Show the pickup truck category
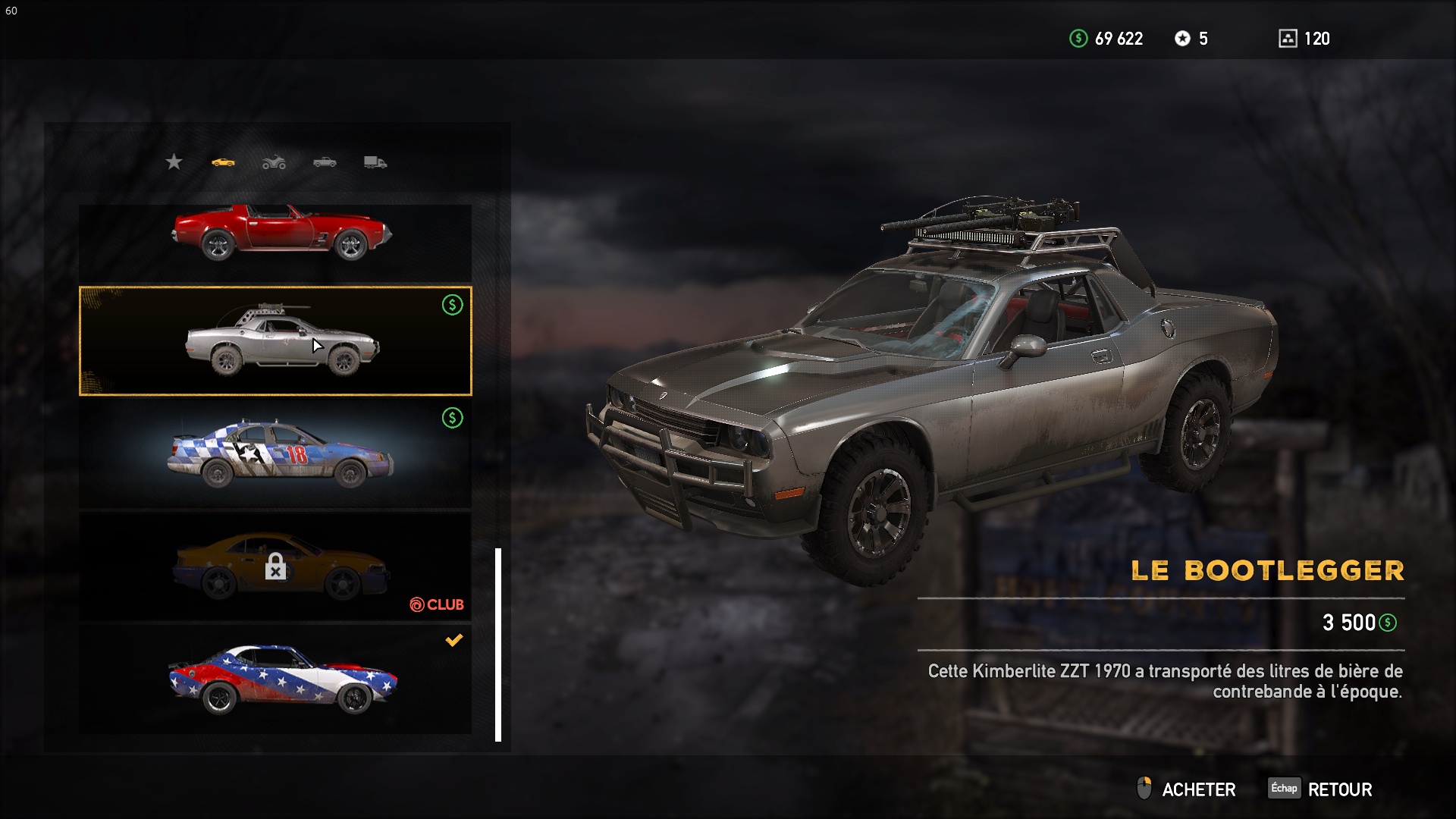Image resolution: width=1456 pixels, height=819 pixels. pos(325,162)
